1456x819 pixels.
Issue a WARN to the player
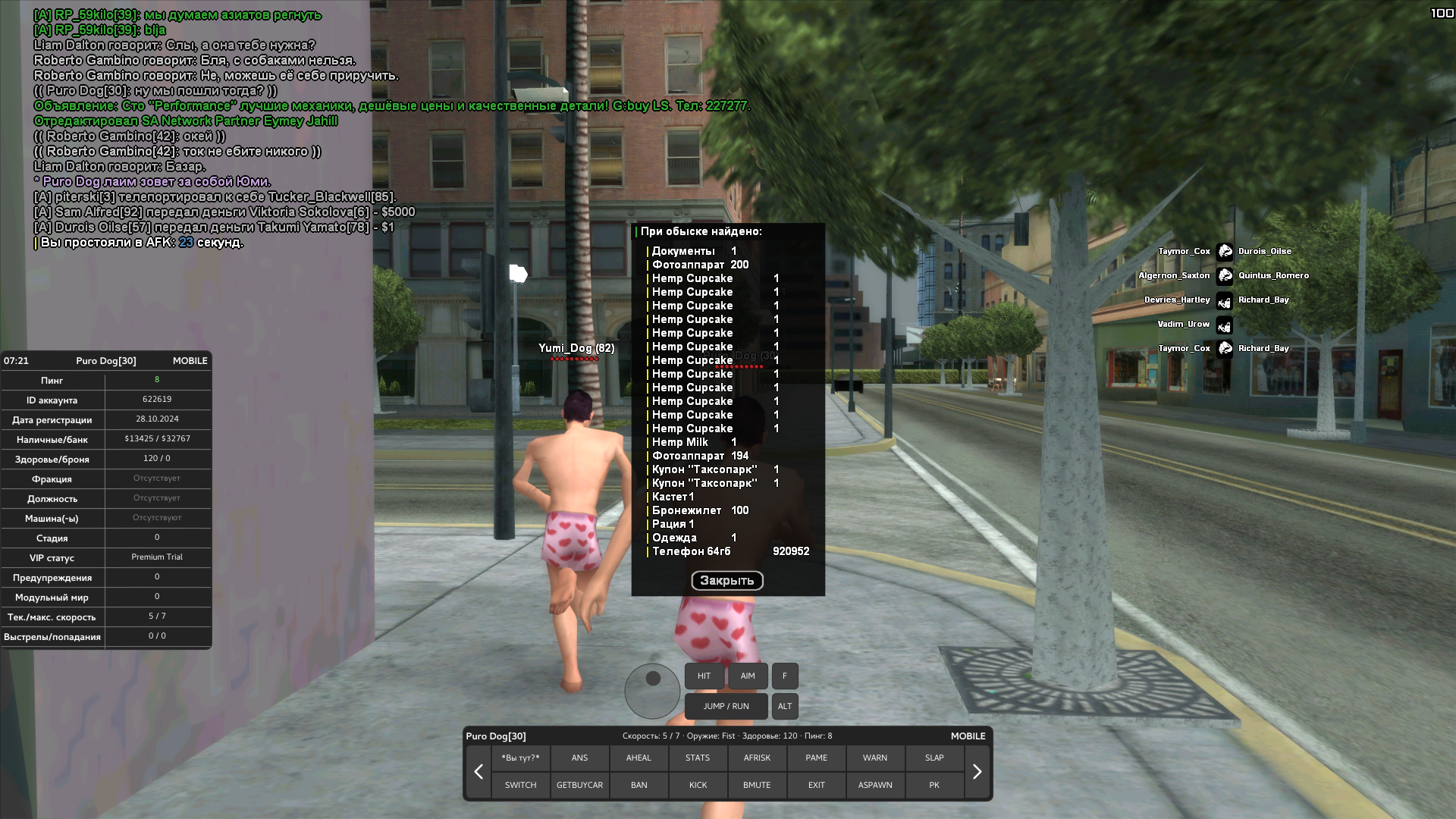coord(875,758)
